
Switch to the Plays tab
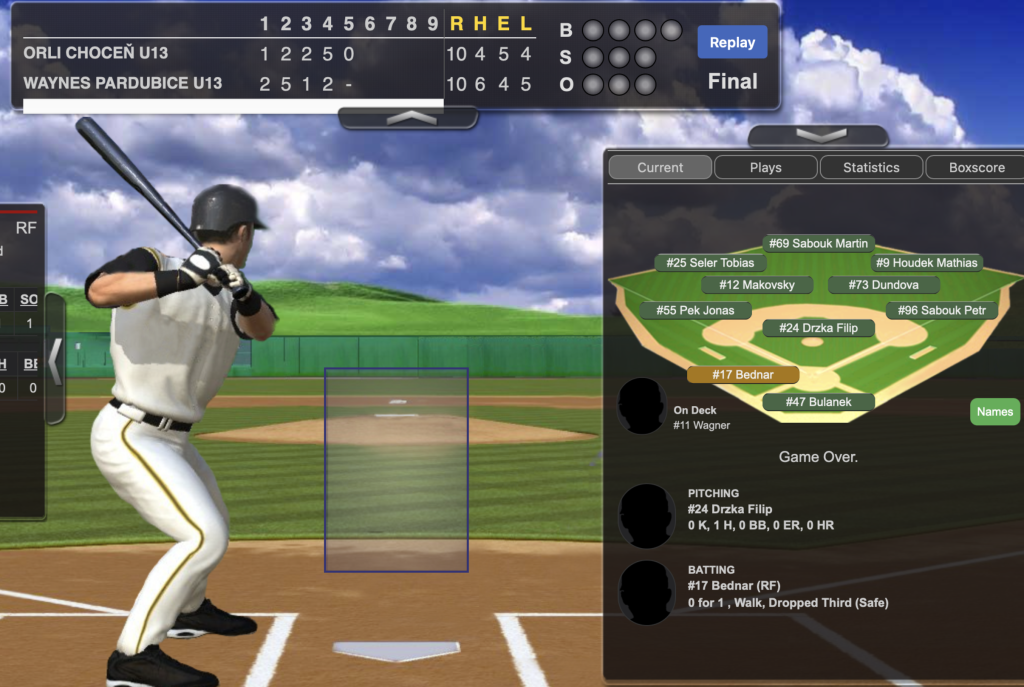(x=765, y=167)
